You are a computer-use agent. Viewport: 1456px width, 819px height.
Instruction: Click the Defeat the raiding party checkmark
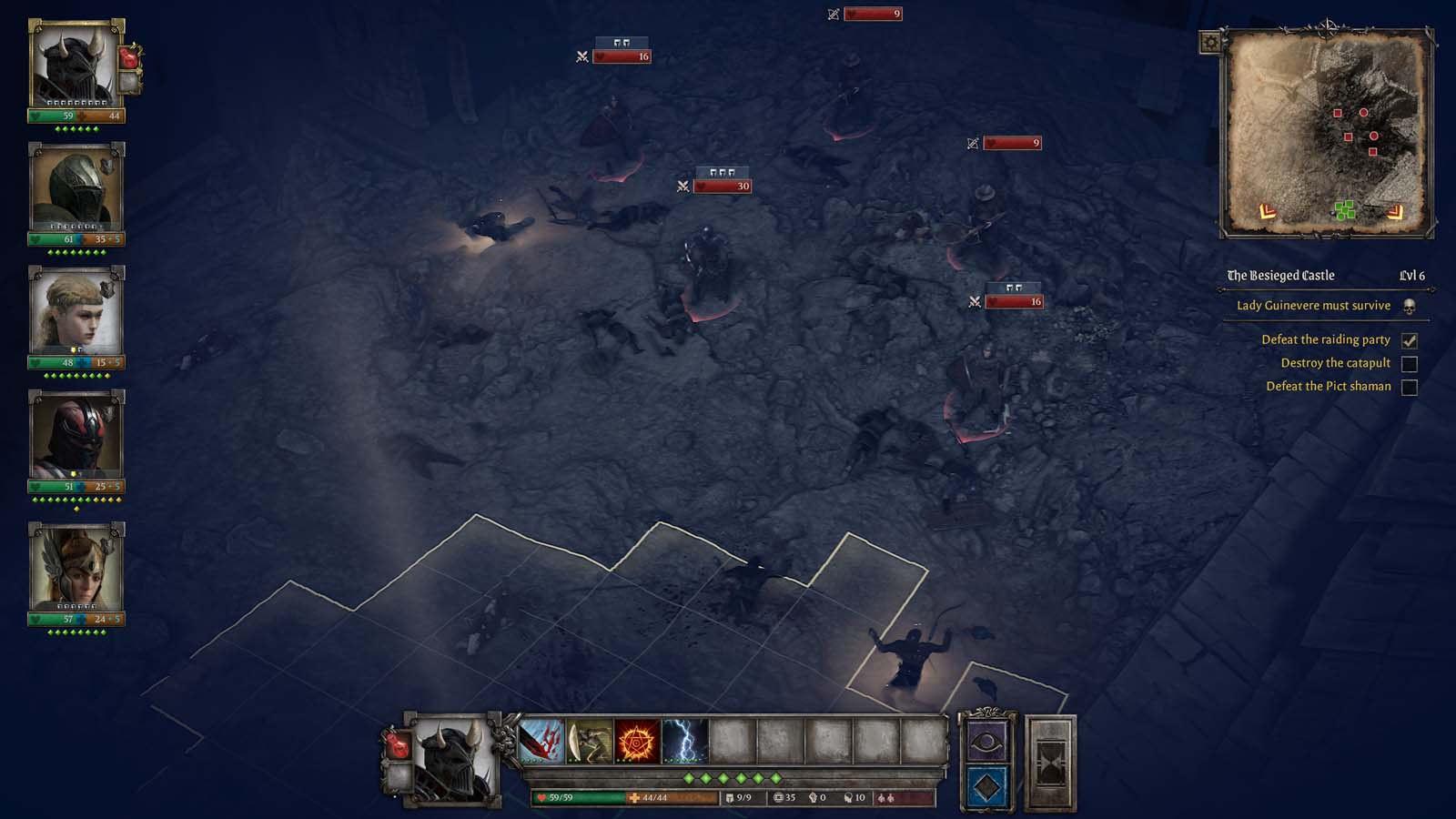click(x=1410, y=339)
